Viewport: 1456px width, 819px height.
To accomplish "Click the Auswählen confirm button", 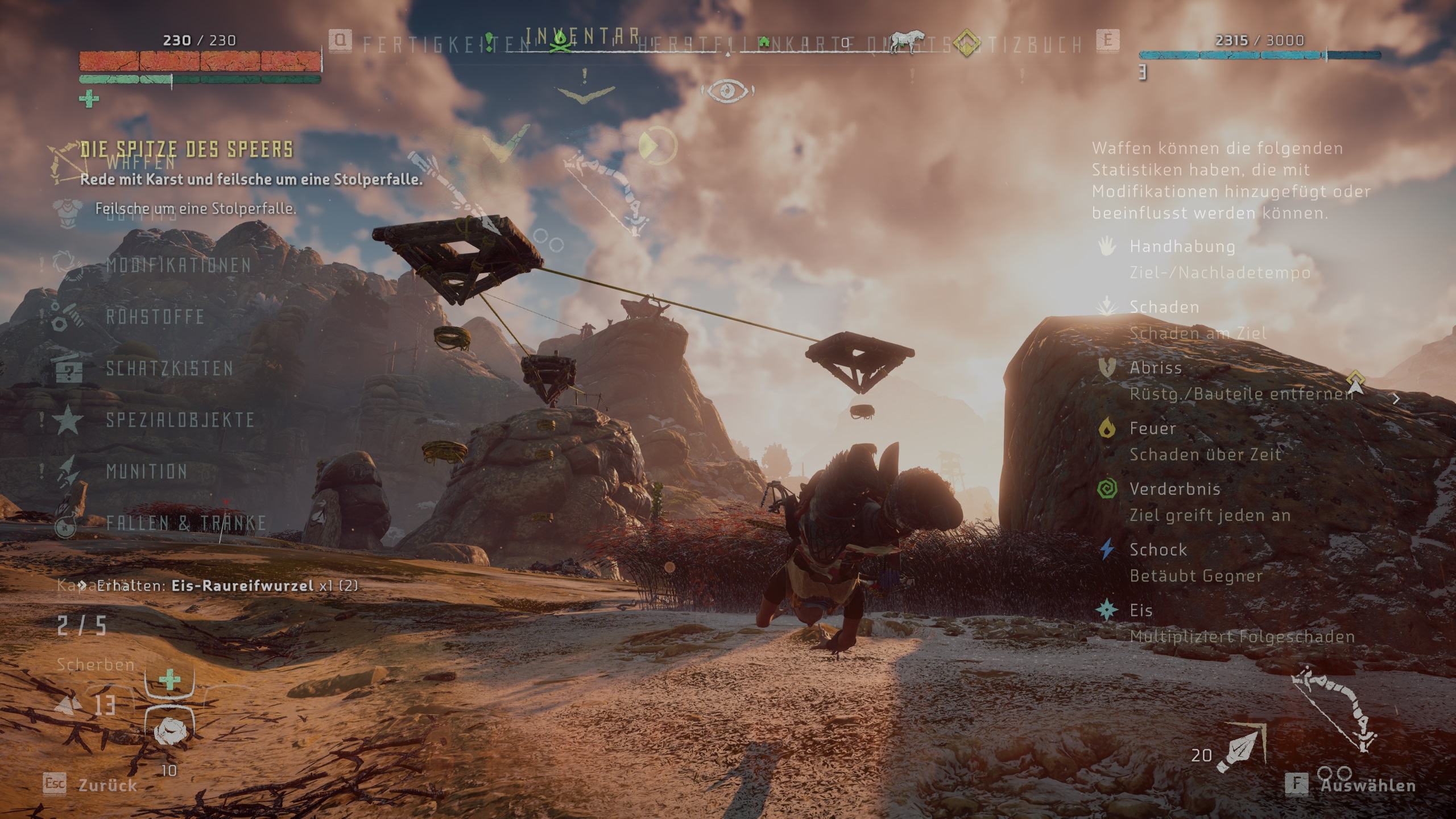I will click(1367, 785).
